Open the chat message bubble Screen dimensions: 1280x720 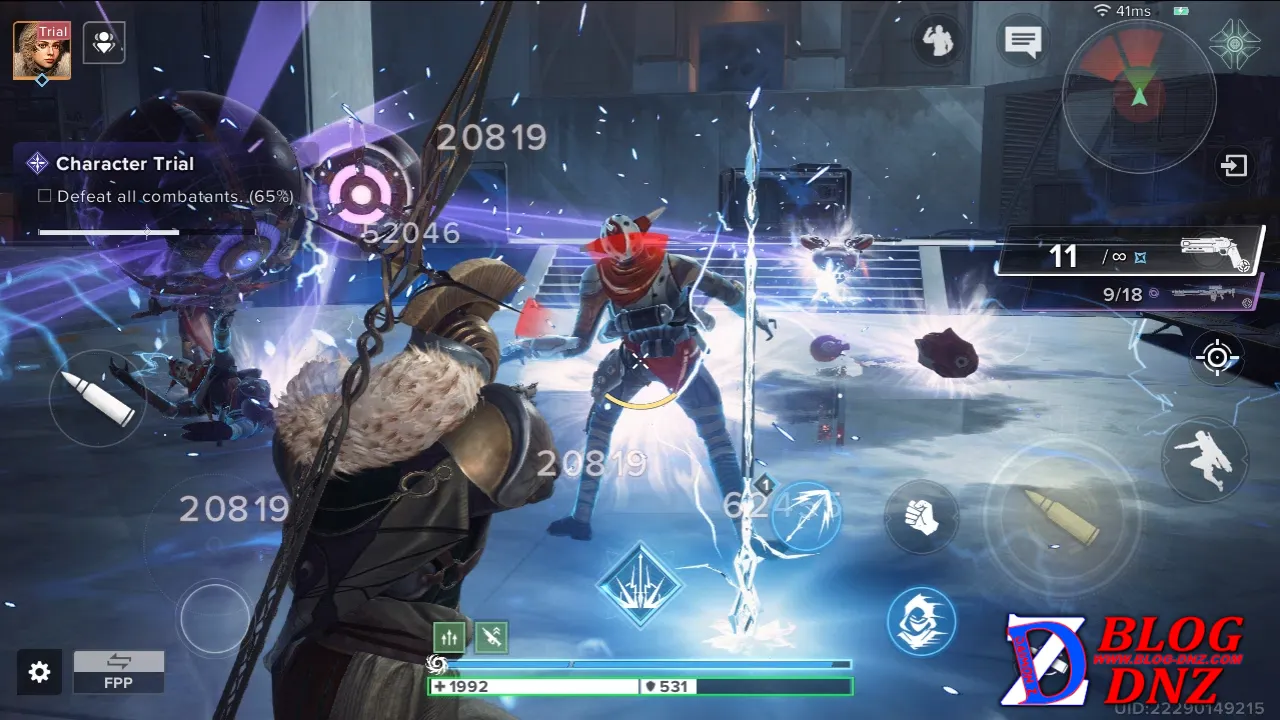click(x=1023, y=42)
